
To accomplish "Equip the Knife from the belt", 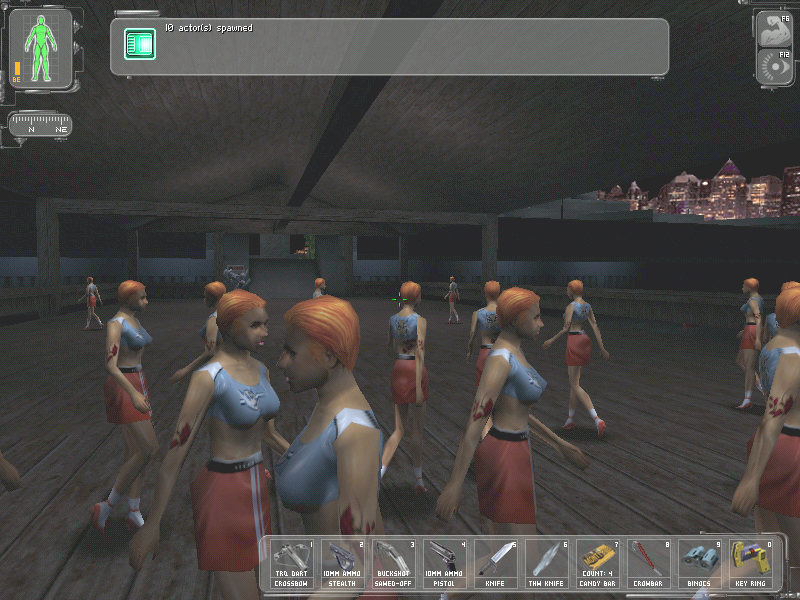I will coord(497,564).
